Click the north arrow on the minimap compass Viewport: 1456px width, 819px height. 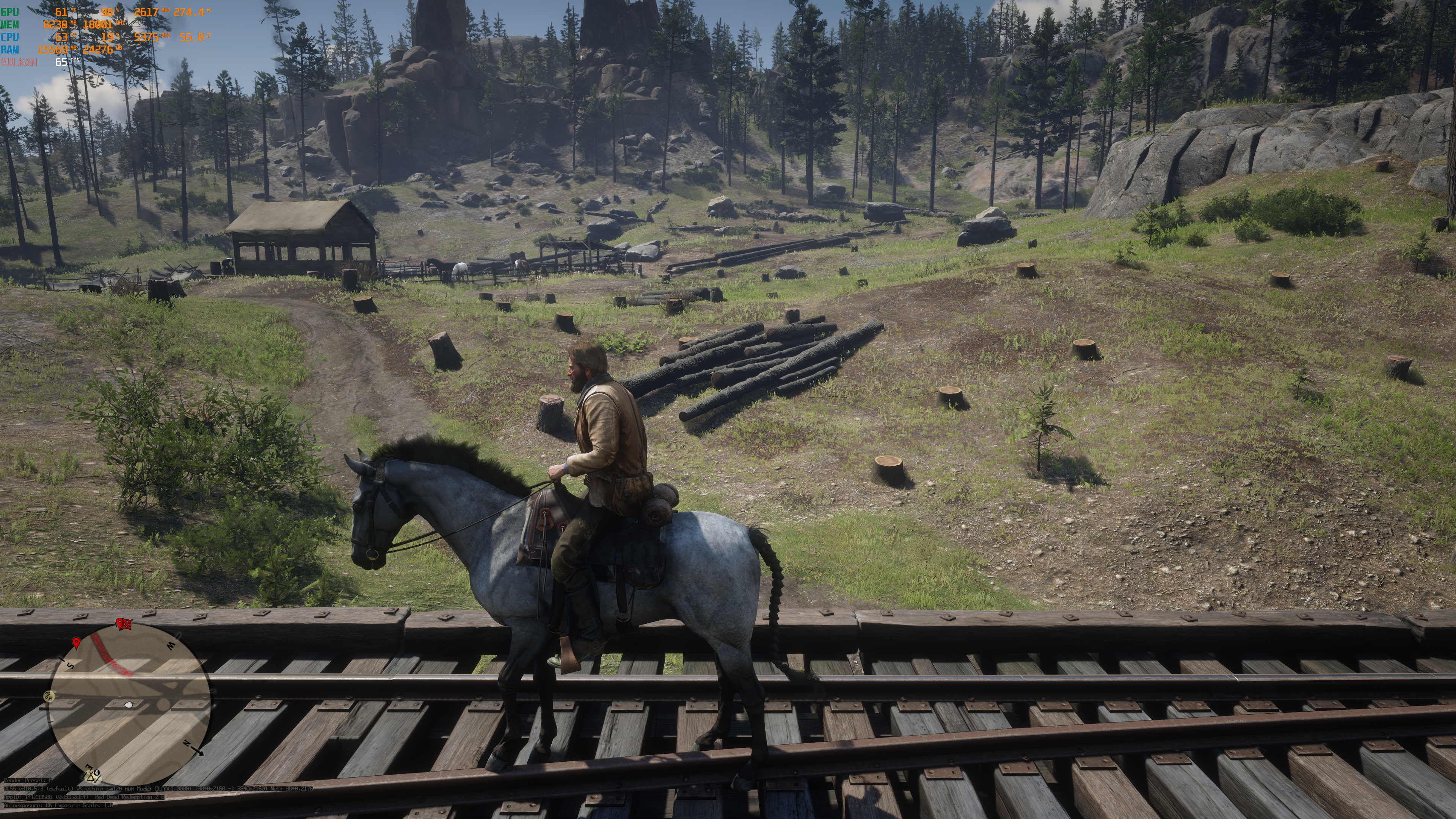197,750
